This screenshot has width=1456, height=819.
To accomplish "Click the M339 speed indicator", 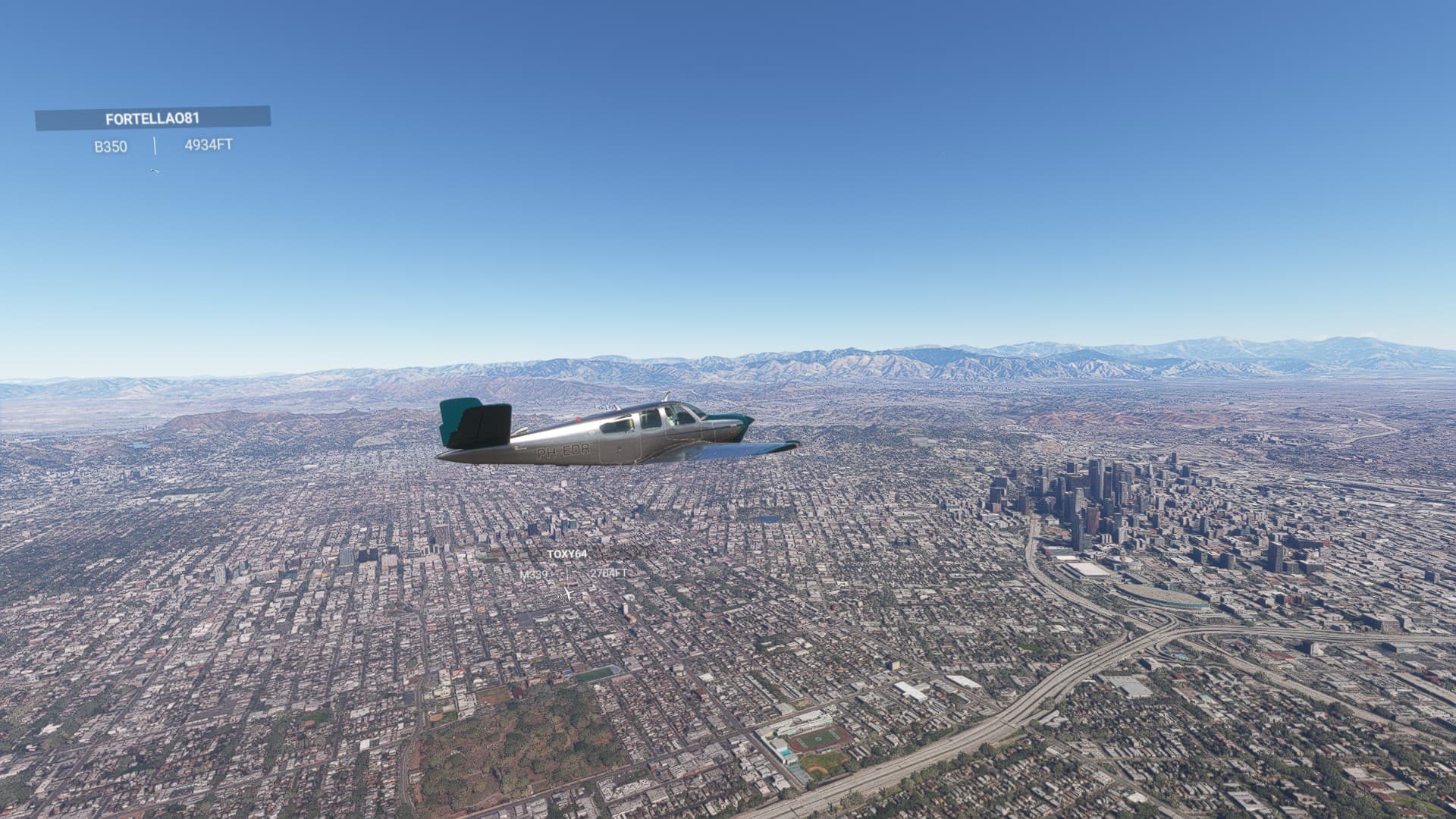I will pos(533,574).
